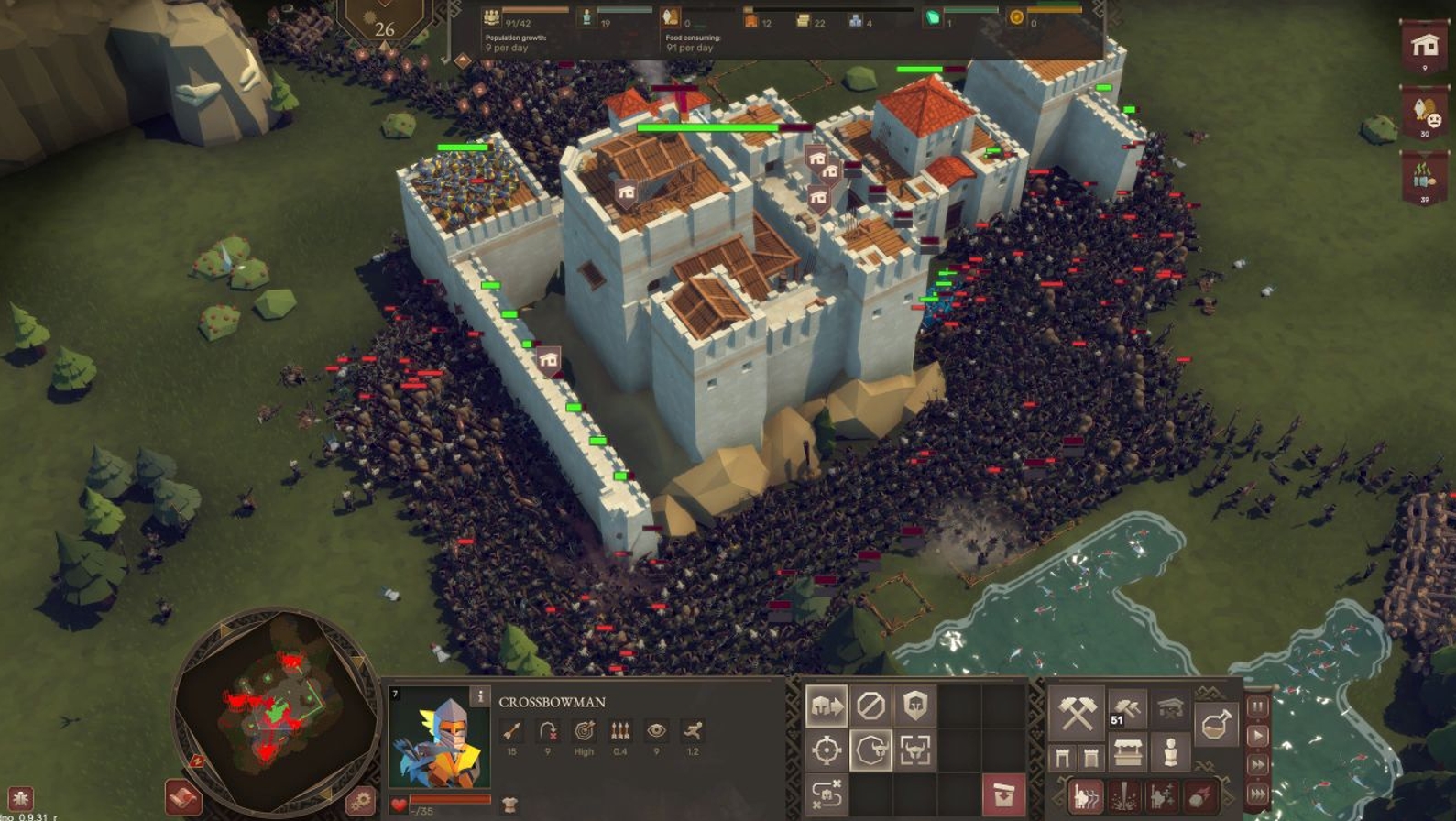Activate the shield helmet hold position command

915,706
